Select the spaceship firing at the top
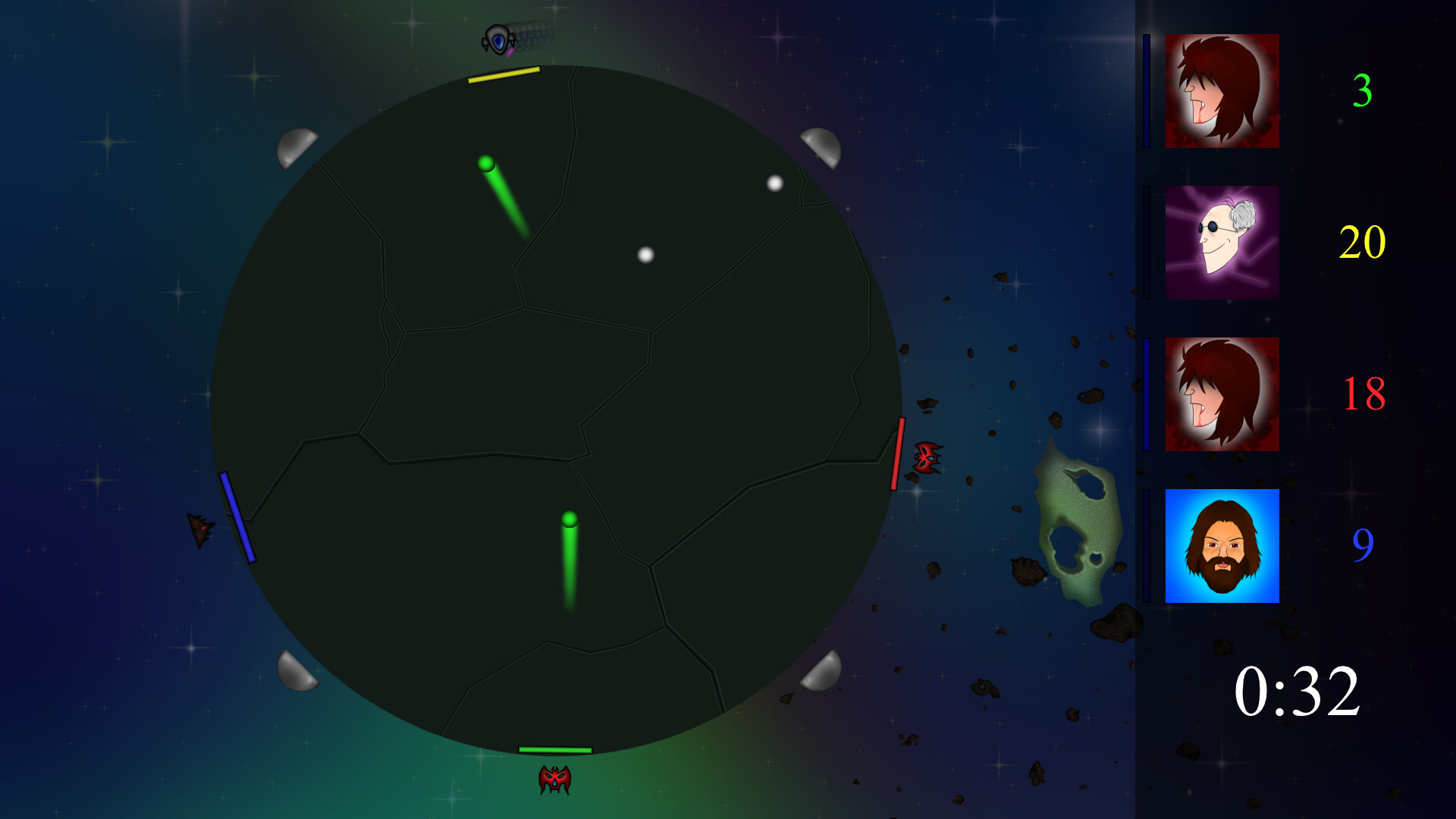The image size is (1456, 819). pyautogui.click(x=497, y=38)
